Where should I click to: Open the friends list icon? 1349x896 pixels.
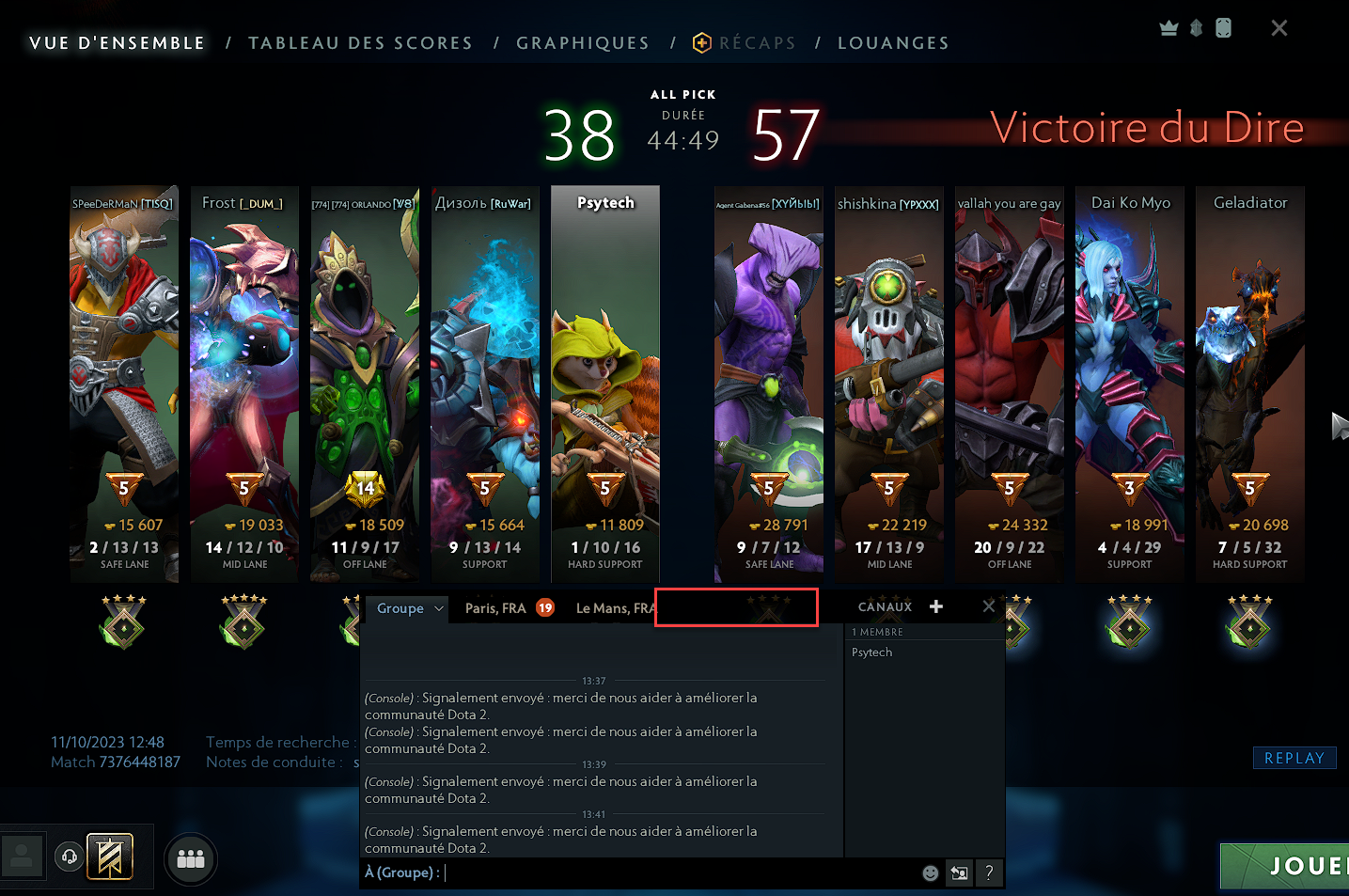tap(190, 858)
